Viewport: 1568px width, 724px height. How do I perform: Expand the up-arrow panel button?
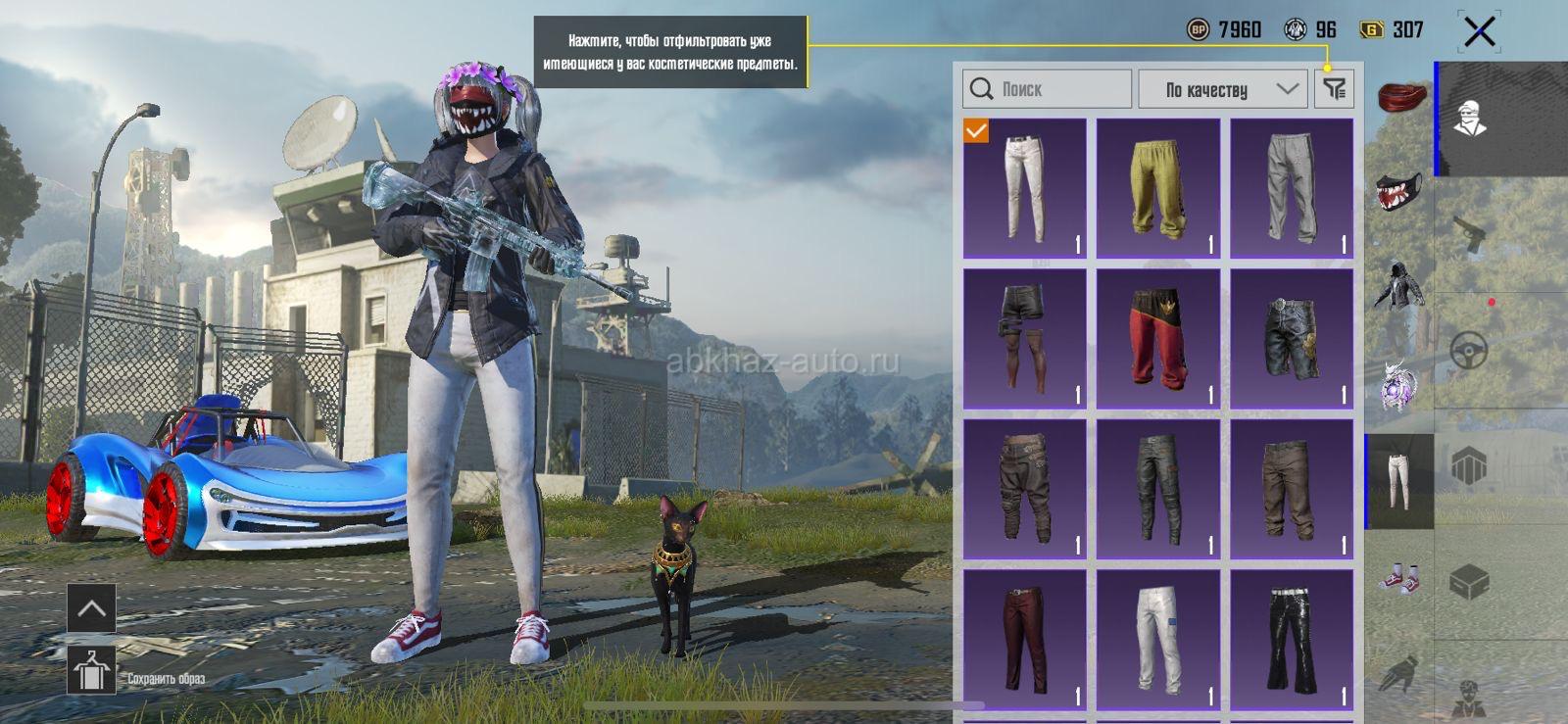pos(91,608)
